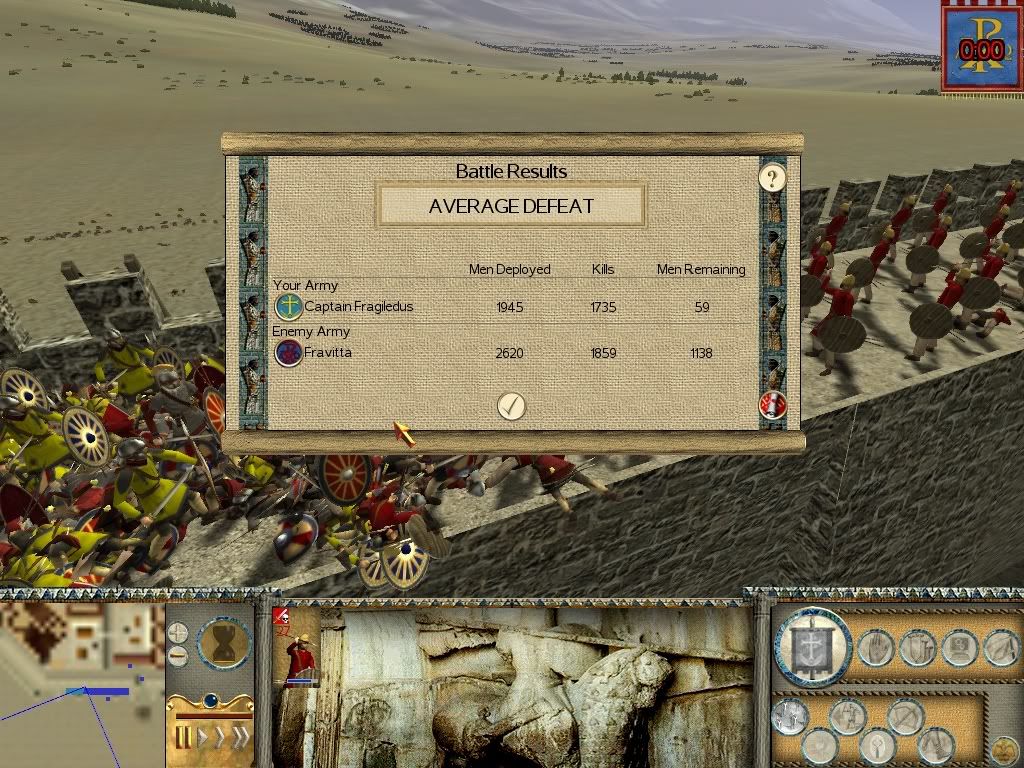Click the gold emblem button in panel corner
The image size is (1024, 768).
(x=1003, y=748)
